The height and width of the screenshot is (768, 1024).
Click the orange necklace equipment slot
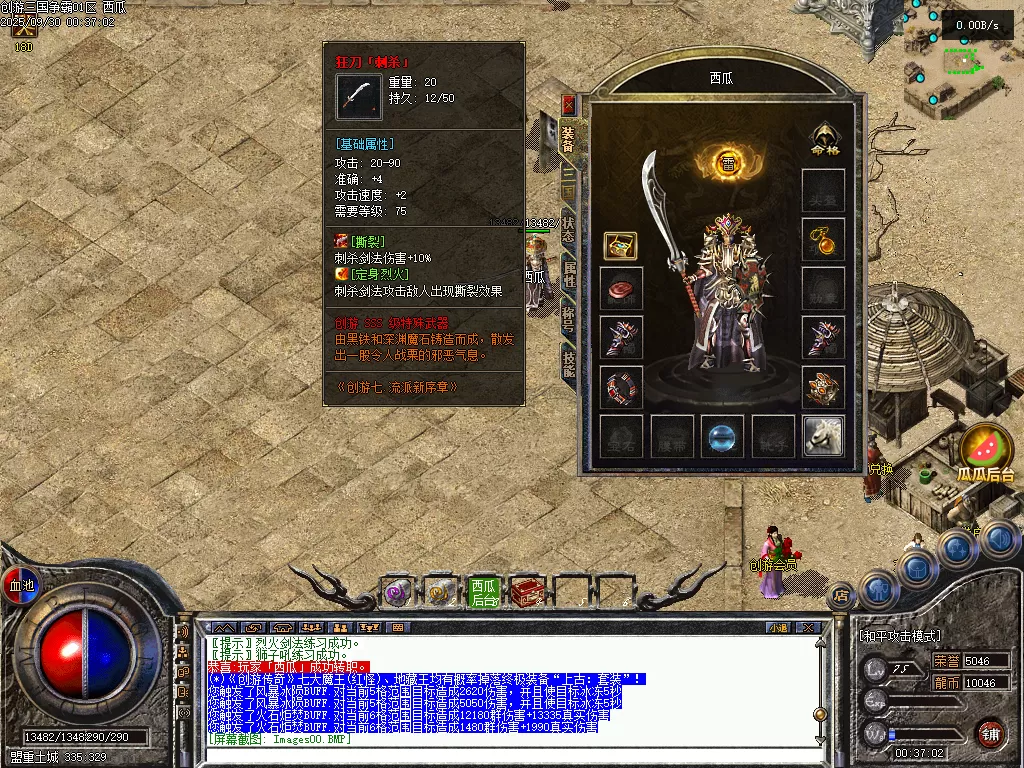click(823, 239)
